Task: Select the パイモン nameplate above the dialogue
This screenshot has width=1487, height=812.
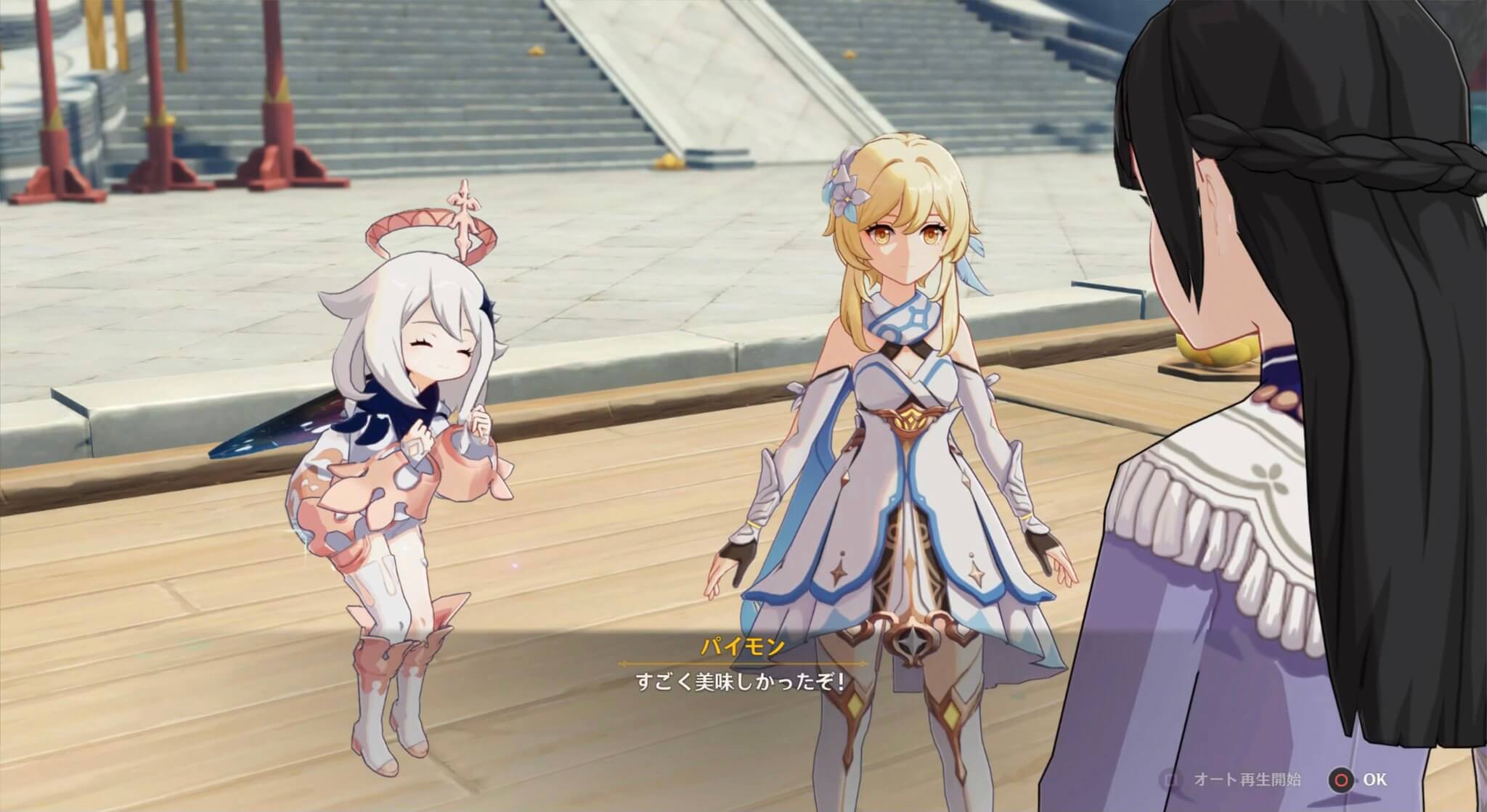Action: click(742, 646)
